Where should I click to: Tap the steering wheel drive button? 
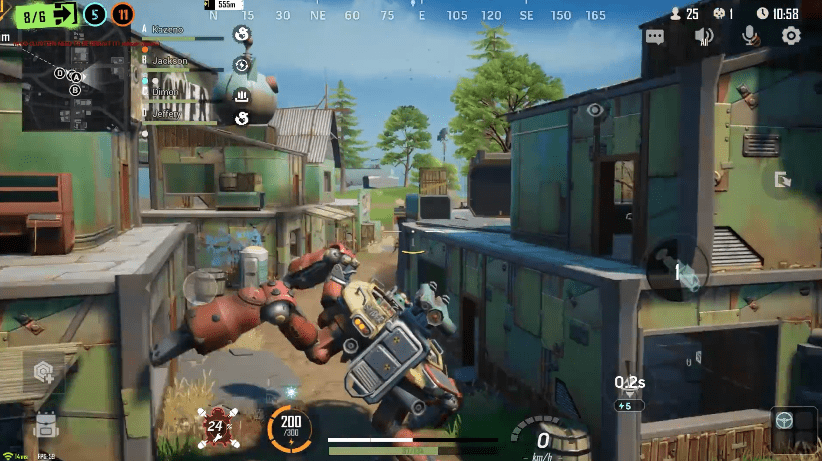tap(787, 421)
